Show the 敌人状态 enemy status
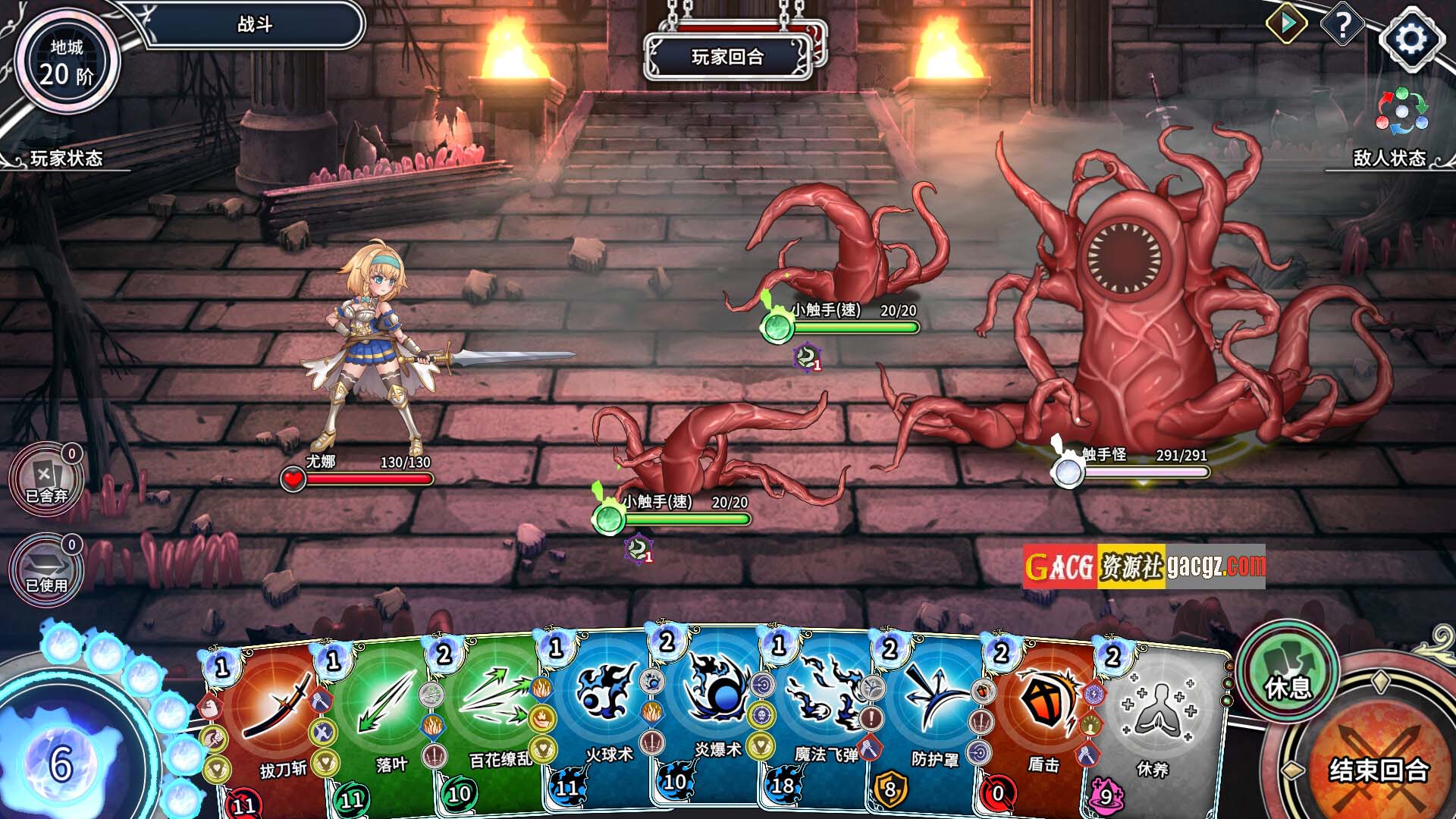Screen dimensions: 1456x819 pos(1389,158)
